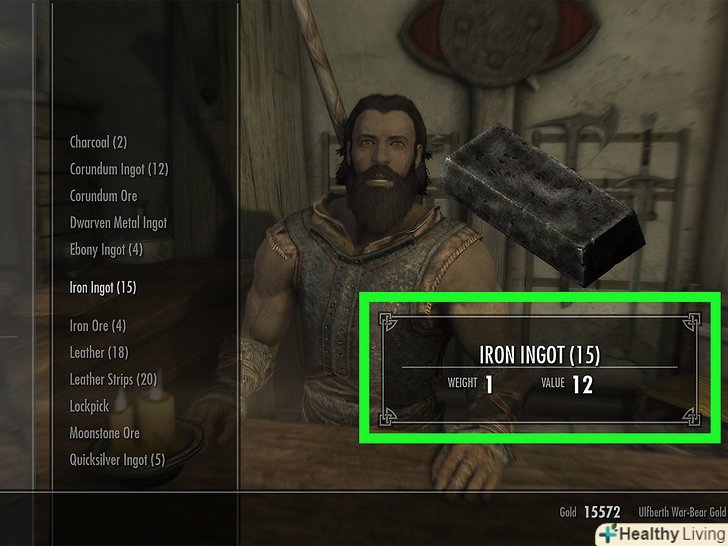Select the Lockpick item entry
Viewport: 728px width, 546px height.
[89, 407]
